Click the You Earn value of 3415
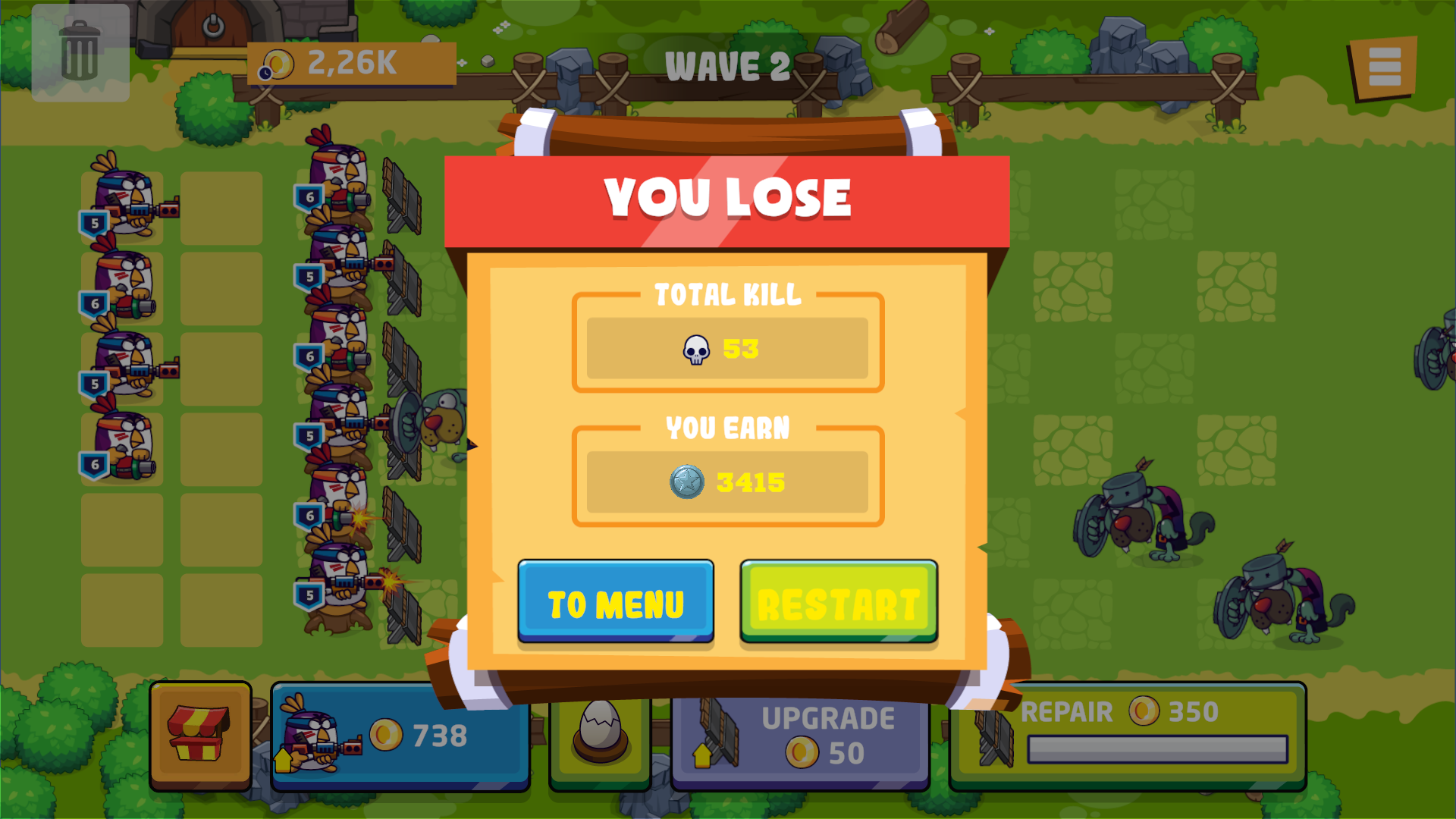Viewport: 1456px width, 819px height. point(751,480)
